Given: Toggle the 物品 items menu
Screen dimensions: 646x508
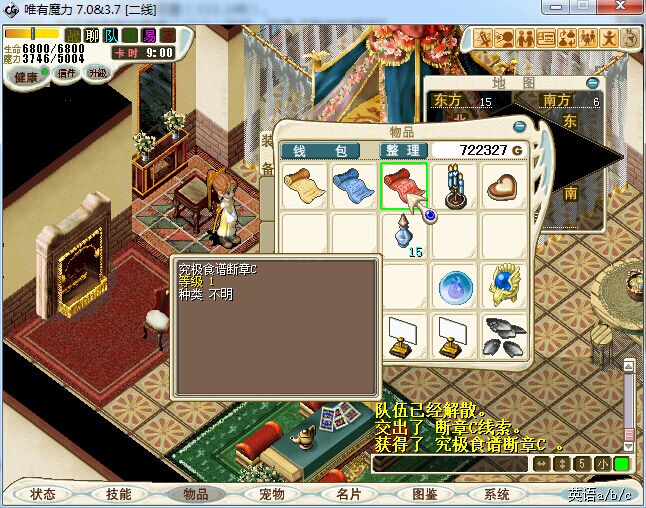Looking at the screenshot, I should pos(195,494).
